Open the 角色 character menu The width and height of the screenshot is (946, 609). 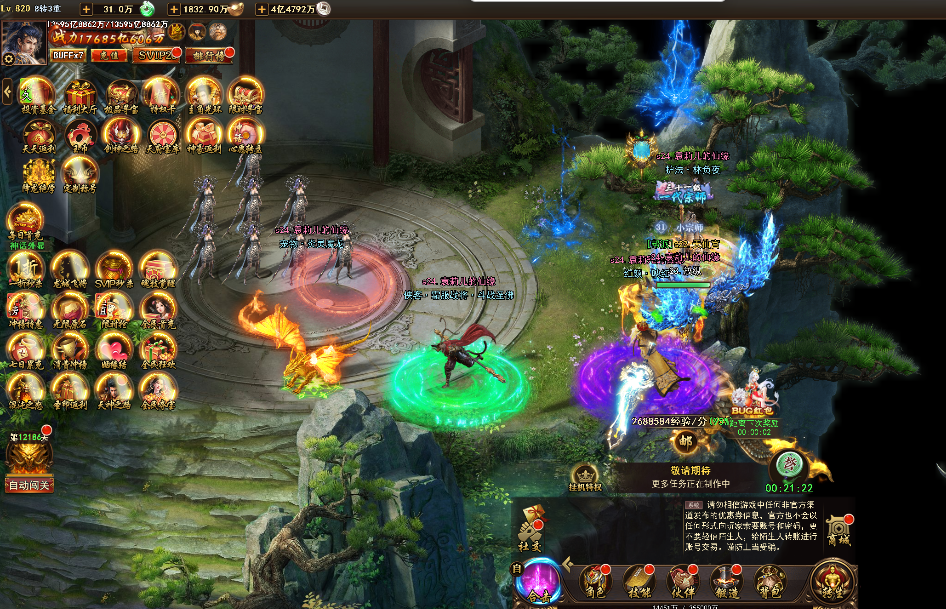(x=597, y=580)
